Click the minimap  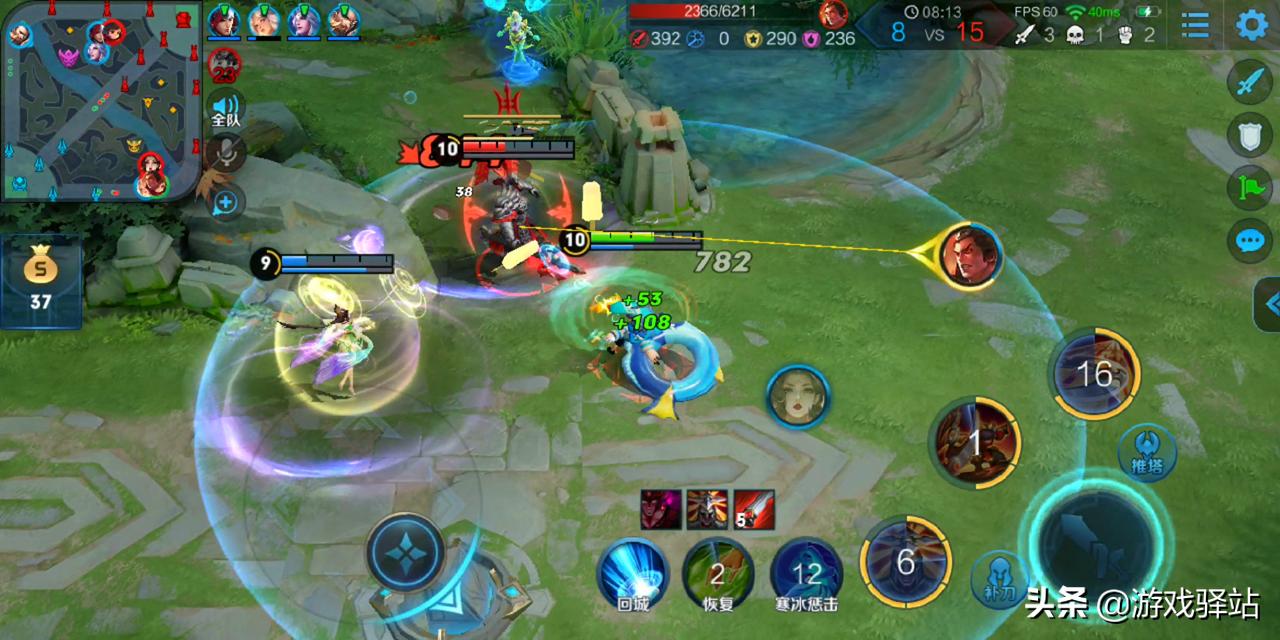tap(100, 100)
